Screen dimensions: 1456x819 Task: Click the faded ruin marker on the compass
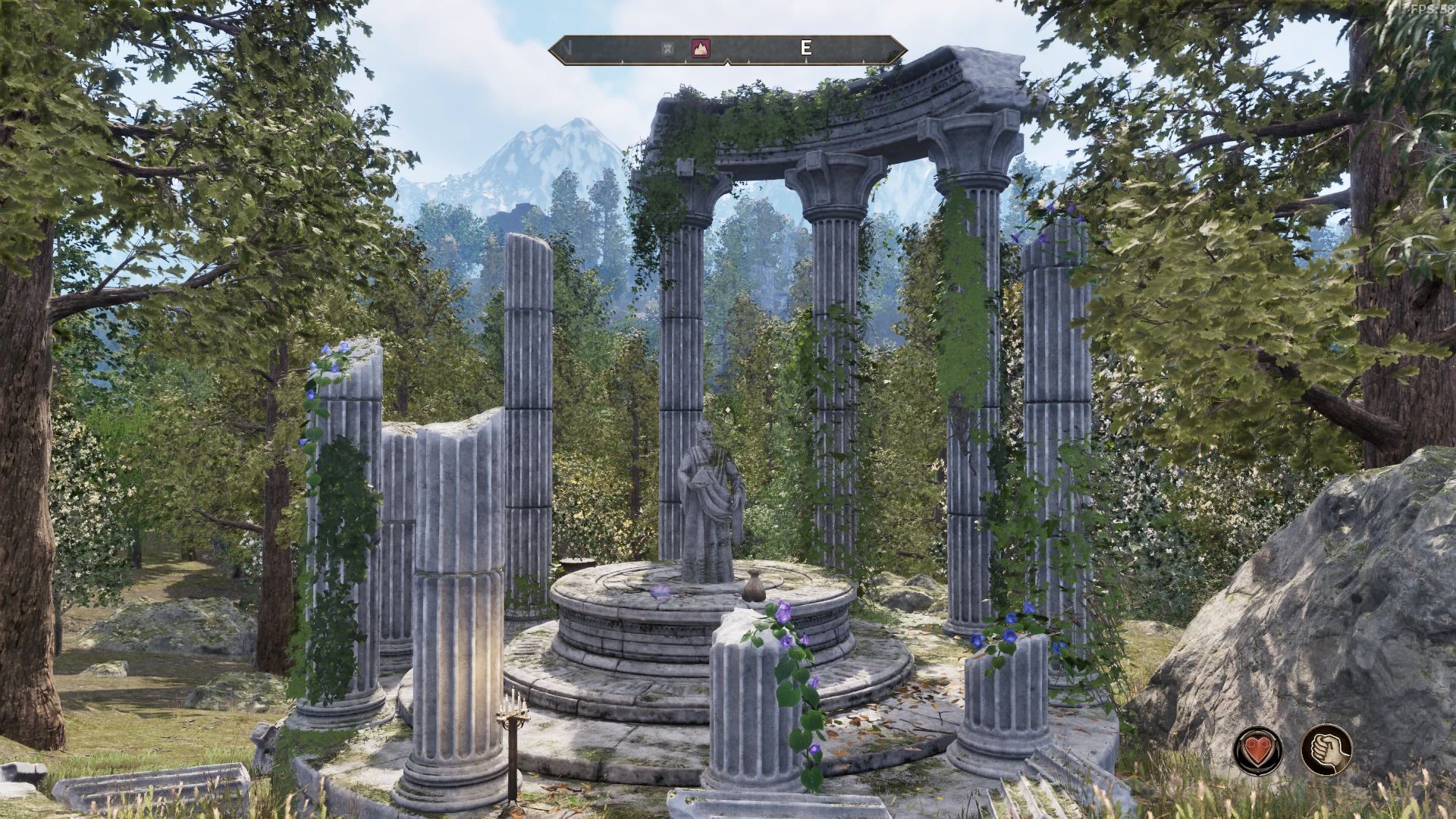click(668, 49)
